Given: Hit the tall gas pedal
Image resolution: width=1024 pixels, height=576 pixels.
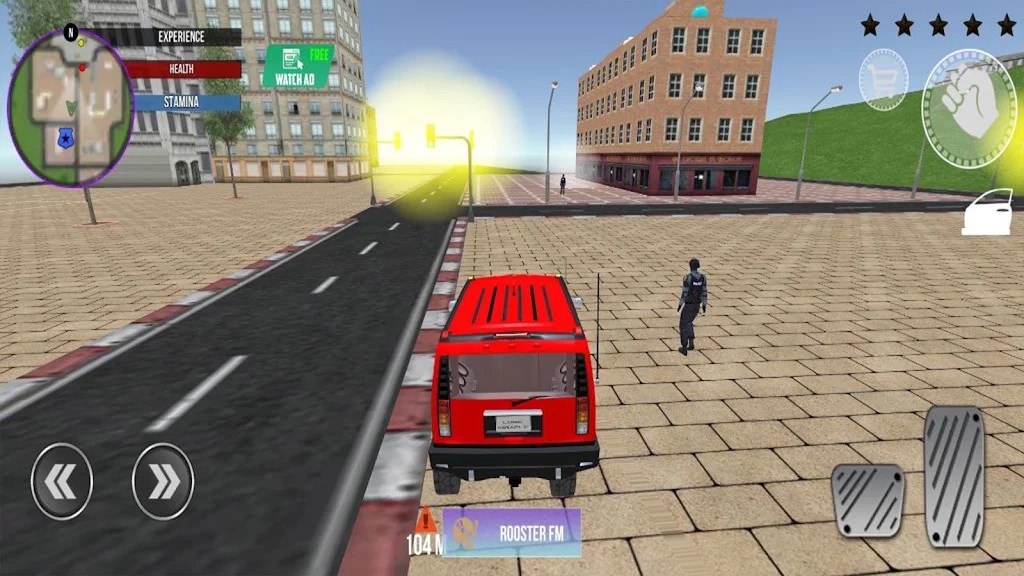Looking at the screenshot, I should click(x=954, y=476).
